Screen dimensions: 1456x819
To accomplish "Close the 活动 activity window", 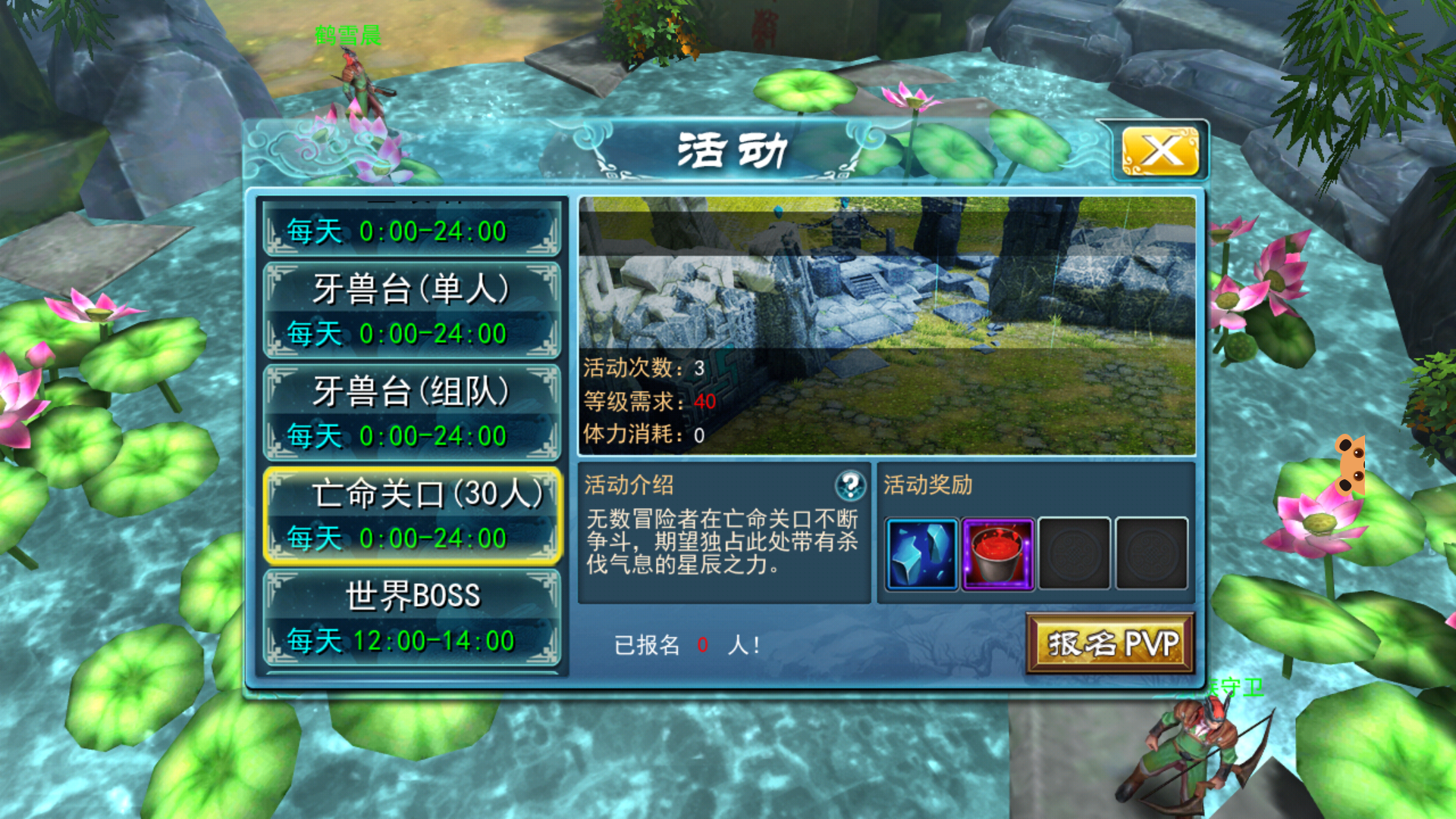I will (x=1159, y=151).
